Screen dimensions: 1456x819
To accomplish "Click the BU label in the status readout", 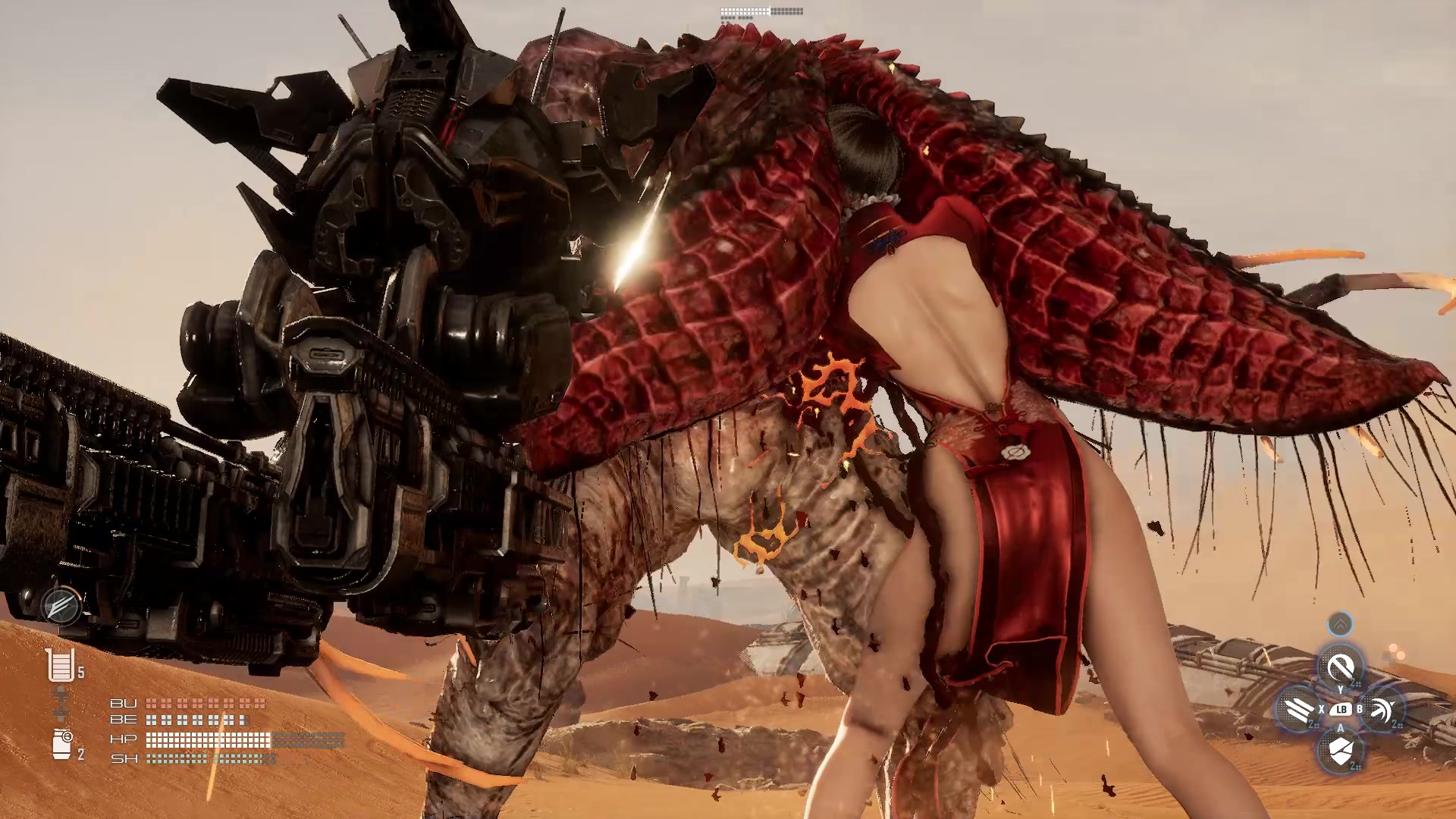I will [x=123, y=703].
